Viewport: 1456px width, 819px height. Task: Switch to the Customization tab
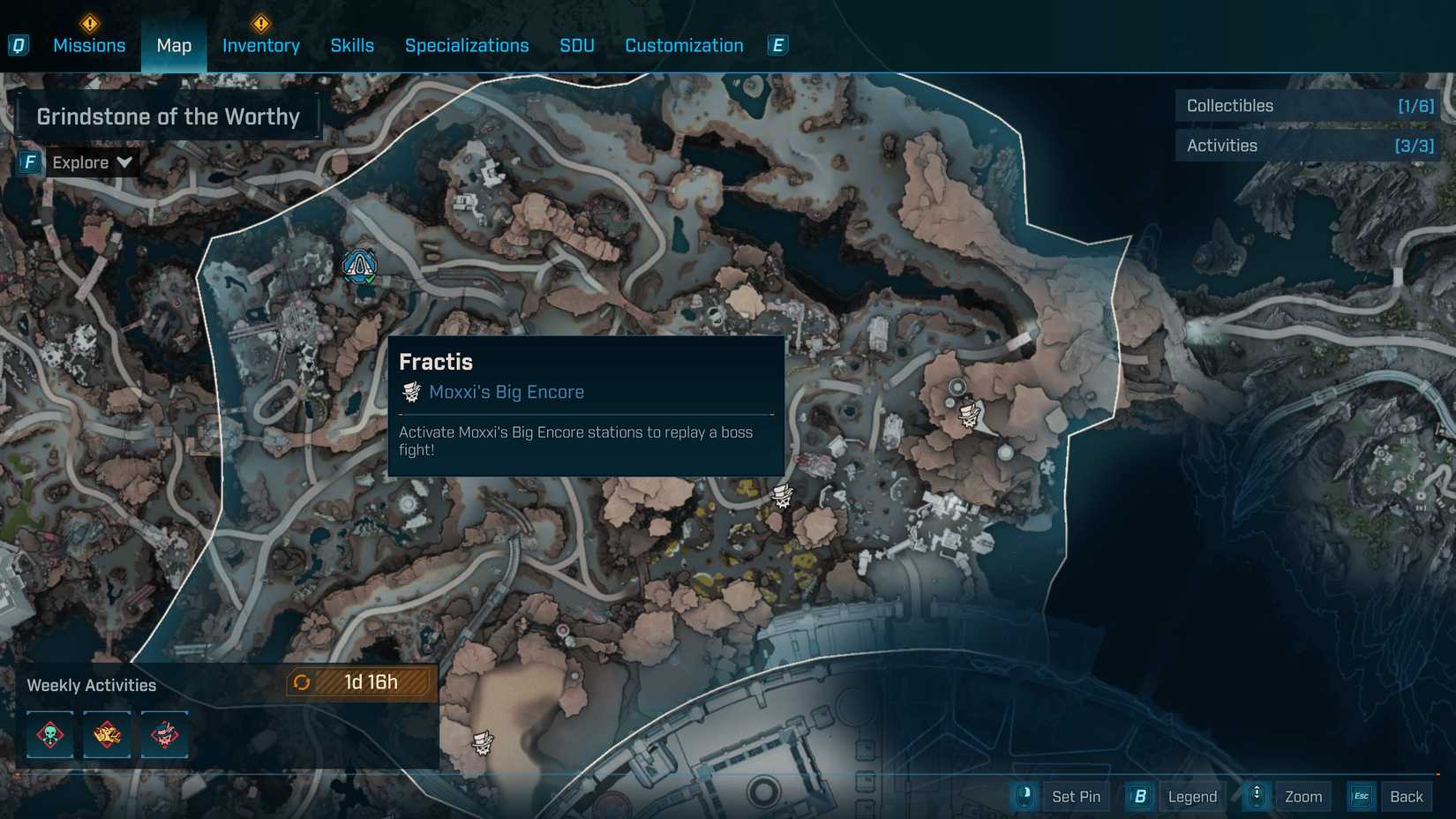point(684,46)
